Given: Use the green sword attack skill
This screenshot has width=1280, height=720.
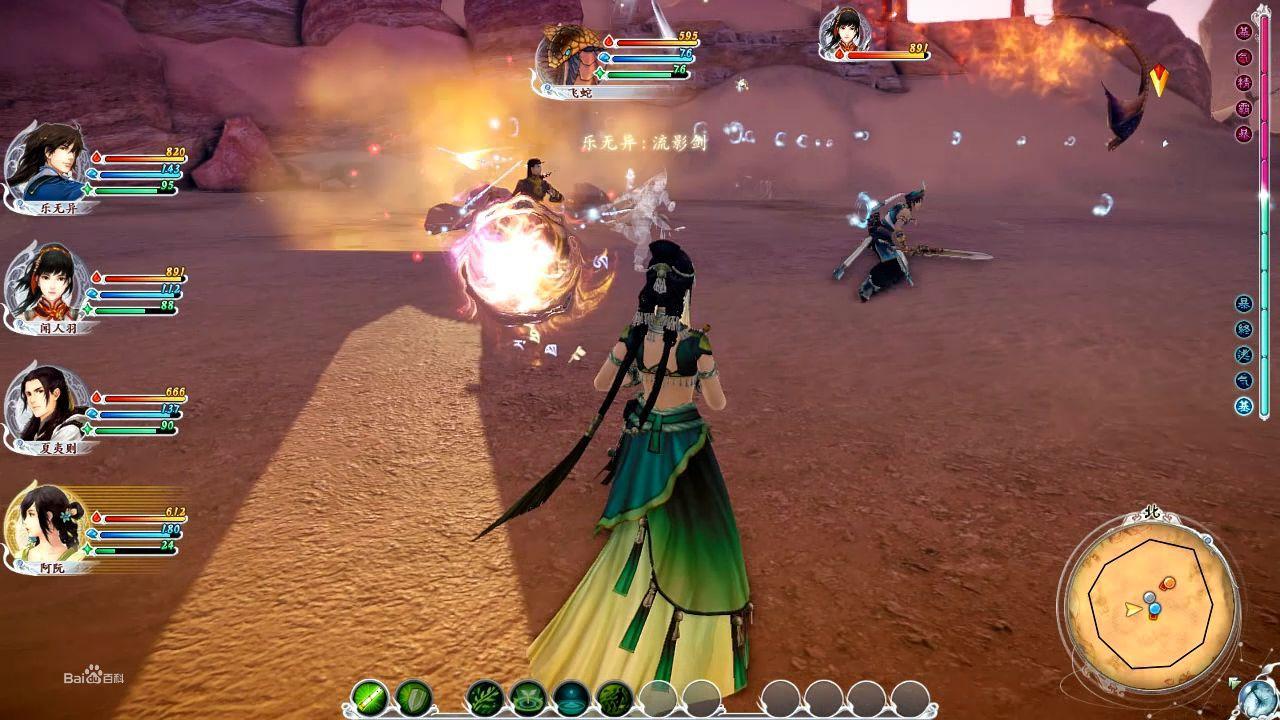Looking at the screenshot, I should click(x=370, y=696).
